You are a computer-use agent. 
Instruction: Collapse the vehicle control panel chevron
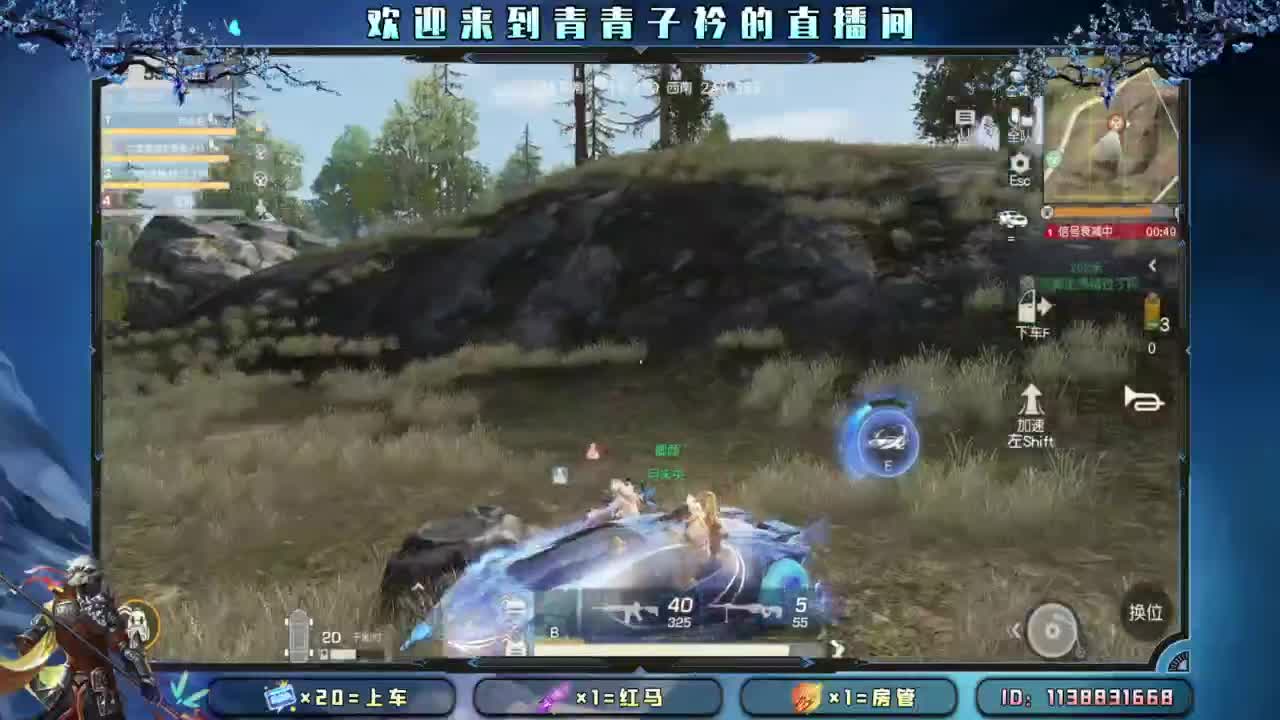[1016, 628]
